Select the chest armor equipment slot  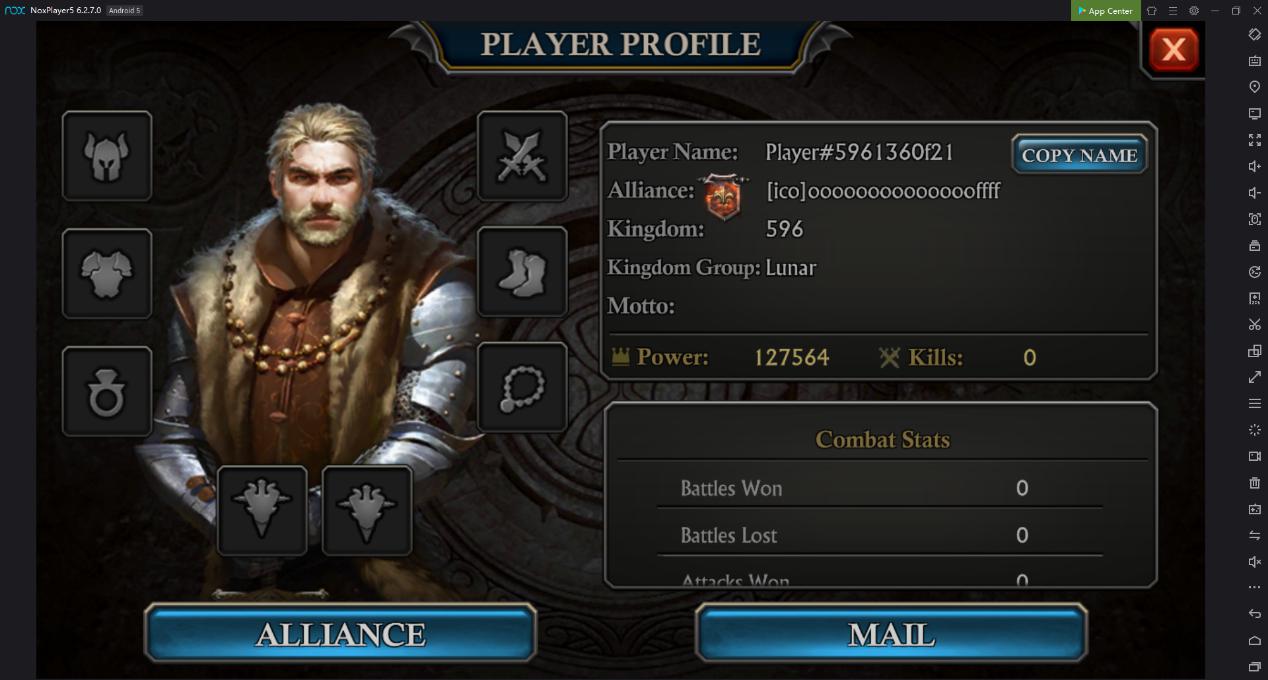[x=107, y=274]
